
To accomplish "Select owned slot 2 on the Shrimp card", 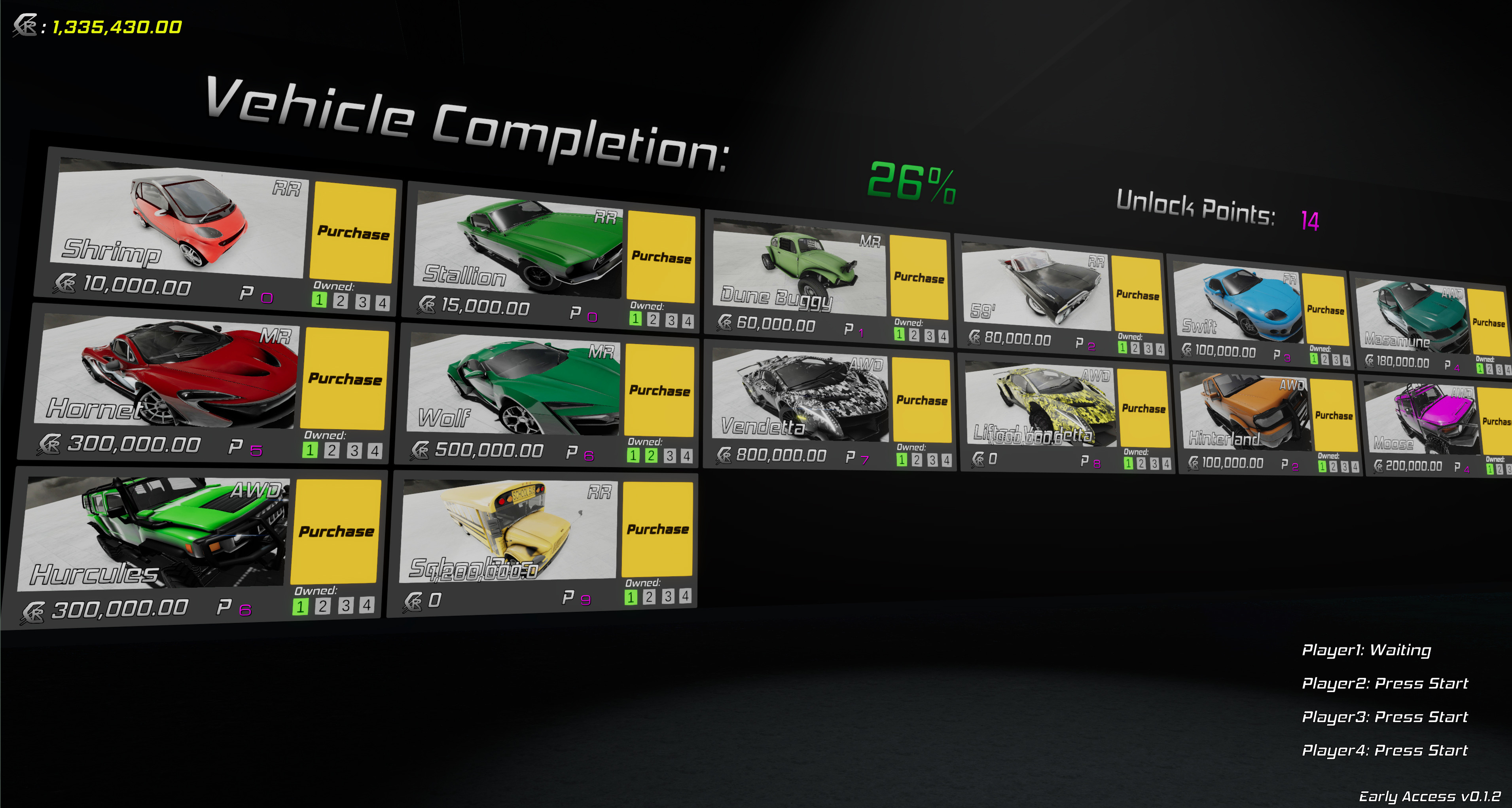I will [x=341, y=301].
